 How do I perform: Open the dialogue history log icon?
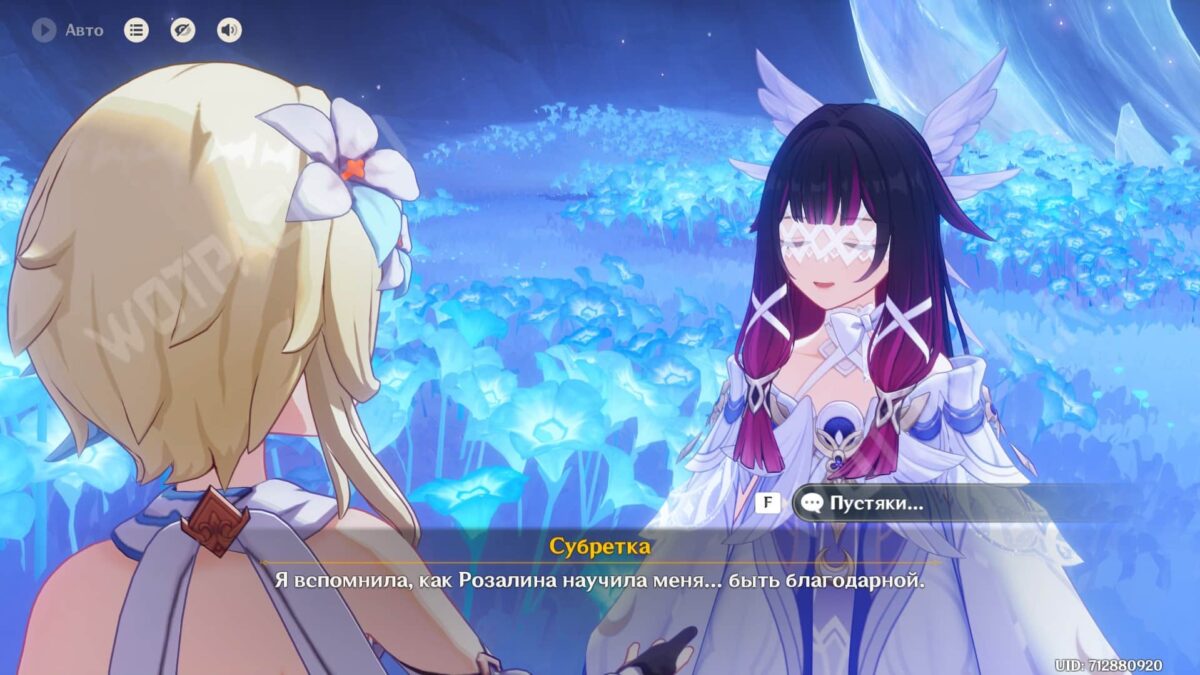click(136, 30)
